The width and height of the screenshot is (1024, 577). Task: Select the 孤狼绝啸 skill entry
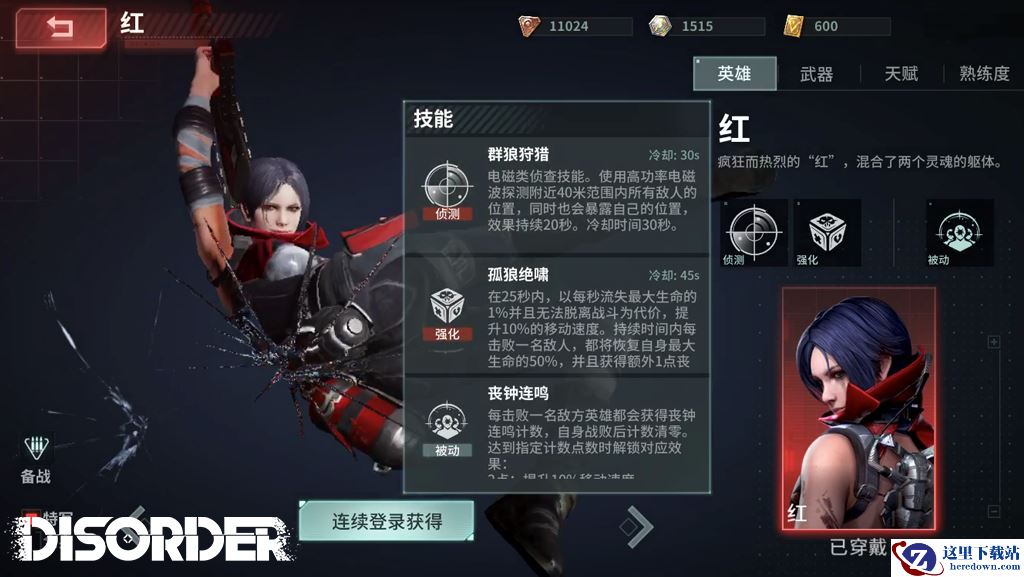tap(556, 316)
